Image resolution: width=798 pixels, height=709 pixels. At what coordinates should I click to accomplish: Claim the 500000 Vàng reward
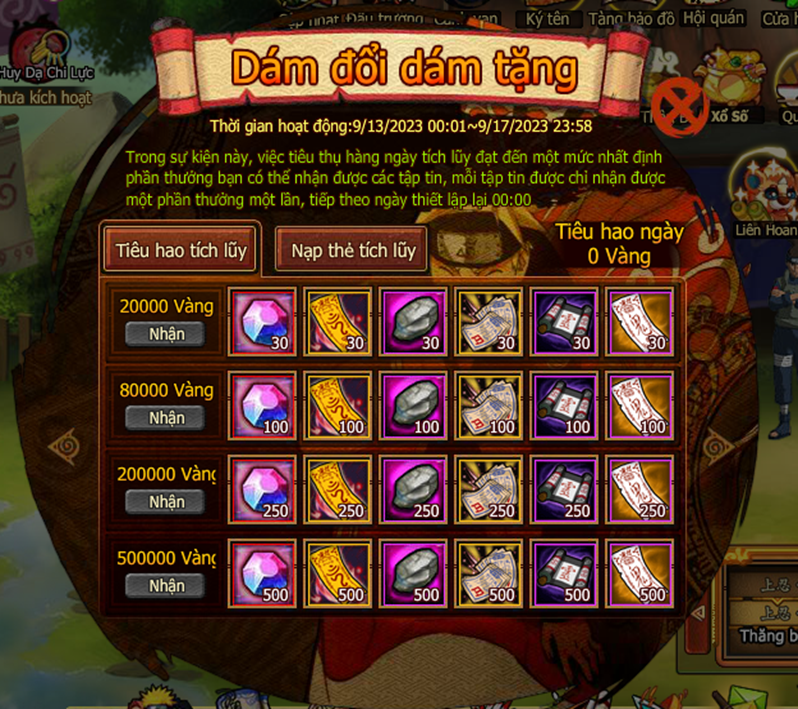point(166,585)
